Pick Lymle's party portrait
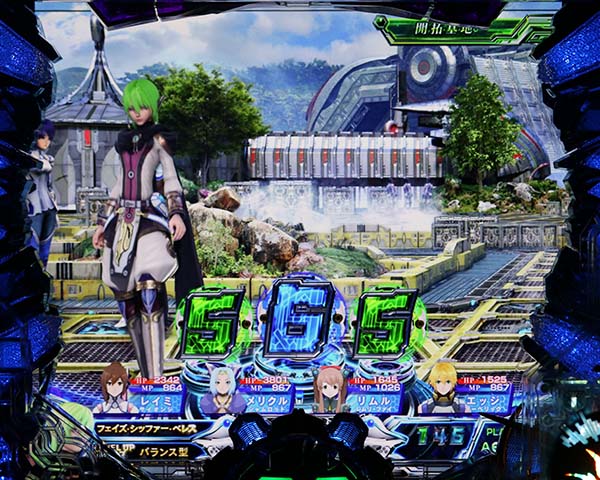 [x=331, y=388]
